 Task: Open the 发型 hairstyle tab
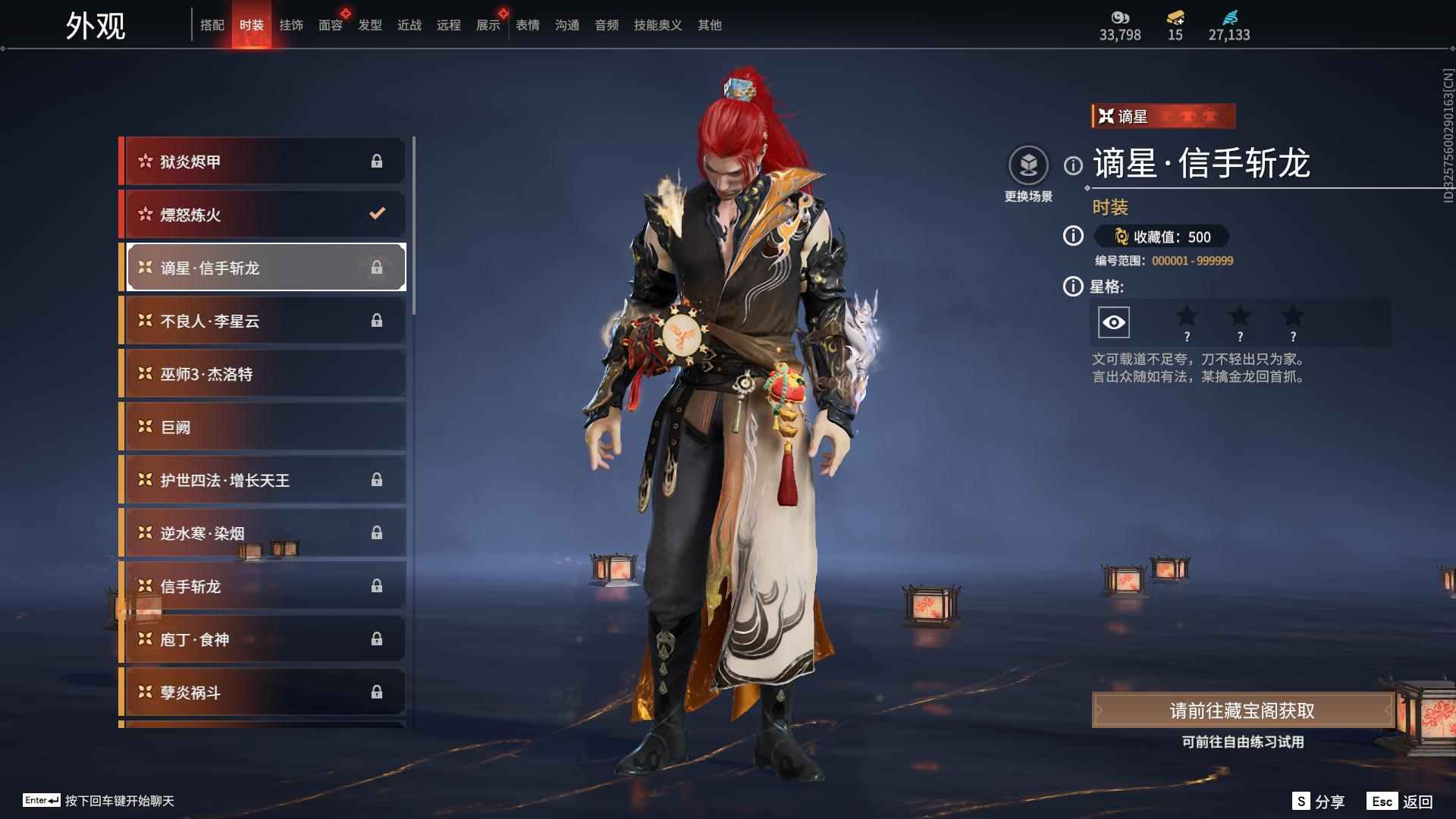click(369, 24)
